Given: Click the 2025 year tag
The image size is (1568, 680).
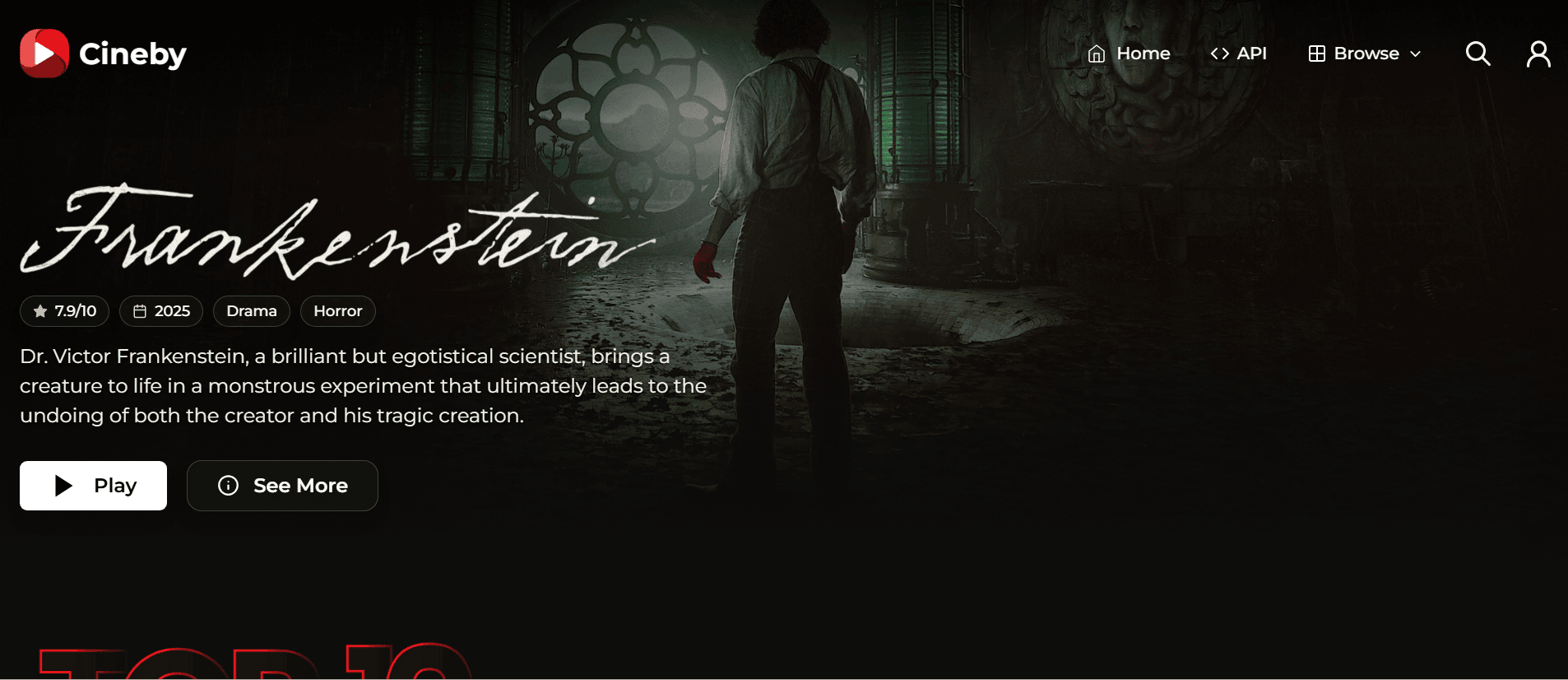Looking at the screenshot, I should point(161,311).
